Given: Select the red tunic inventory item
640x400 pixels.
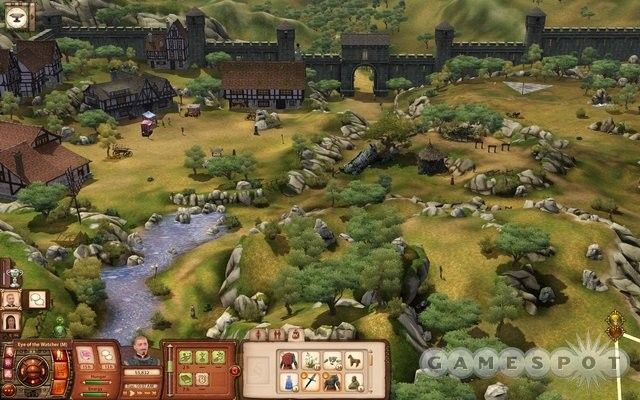Looking at the screenshot, I should pyautogui.click(x=286, y=360).
